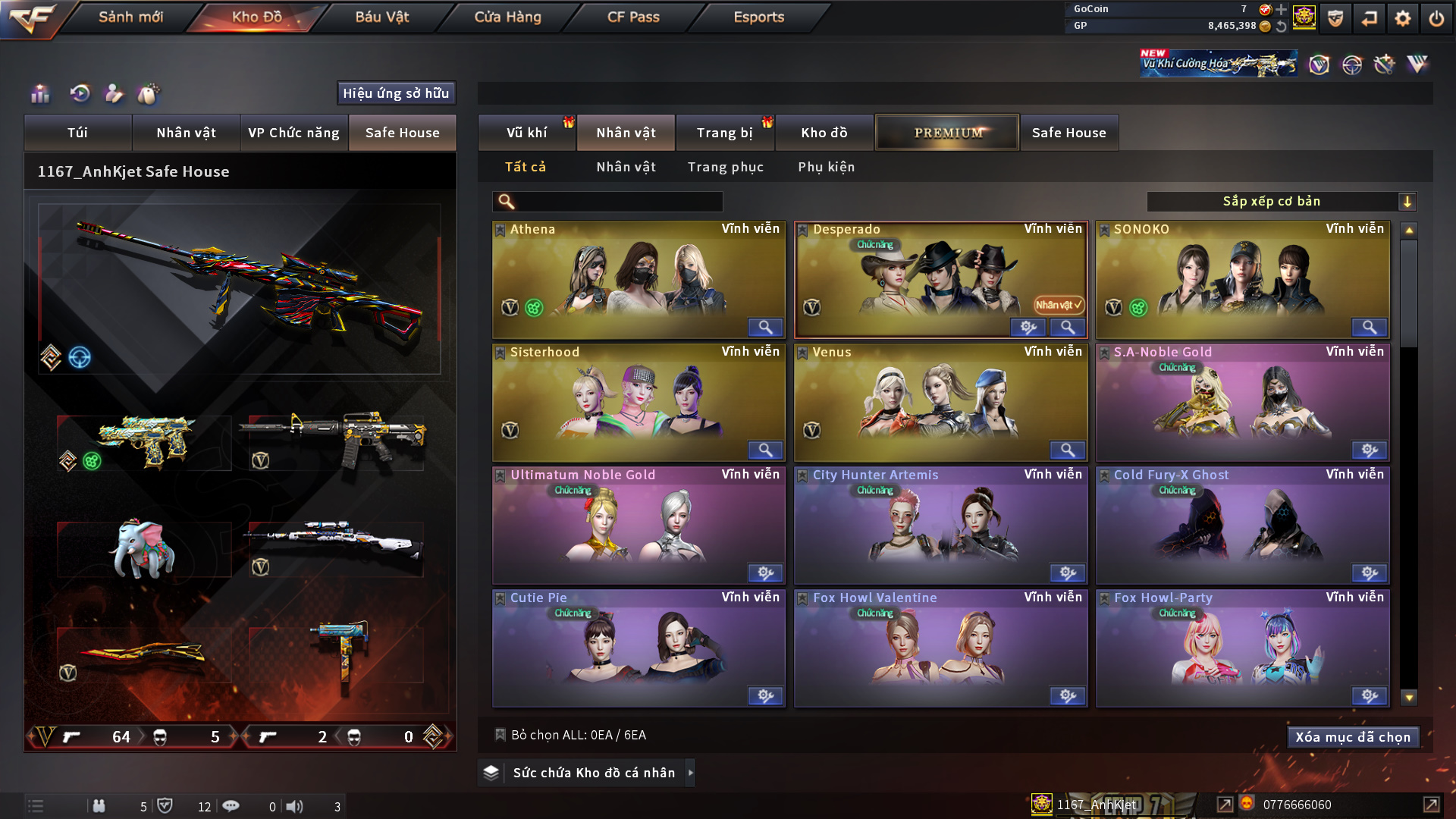Viewport: 1456px width, 819px height.
Task: Open the PREMIUM inventory tab
Action: tap(947, 133)
